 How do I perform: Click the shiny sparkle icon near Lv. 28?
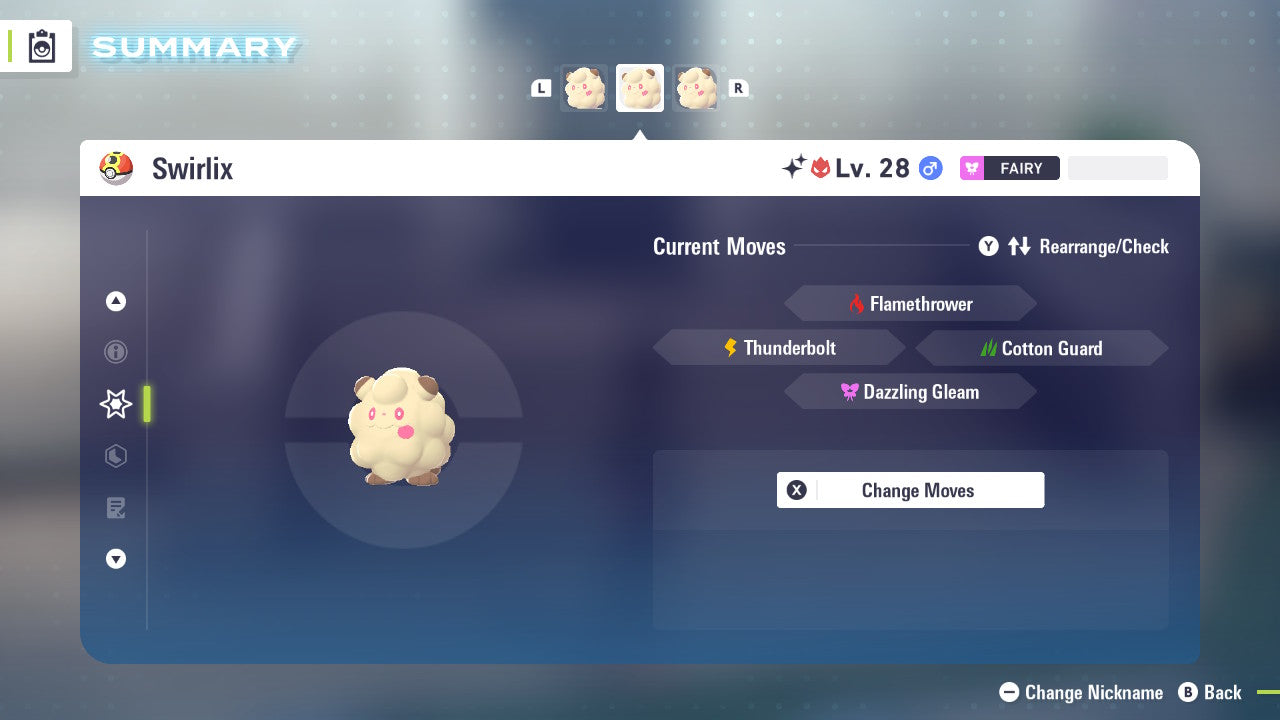click(791, 168)
